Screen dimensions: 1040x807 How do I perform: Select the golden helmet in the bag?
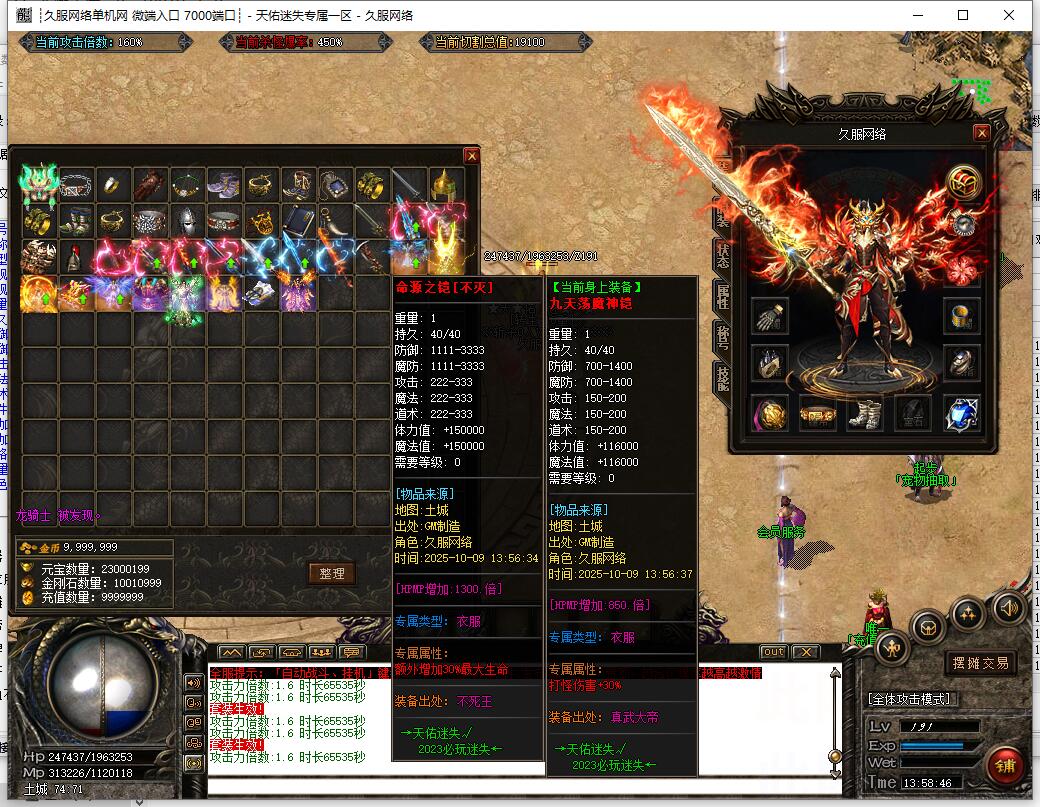pyautogui.click(x=444, y=185)
